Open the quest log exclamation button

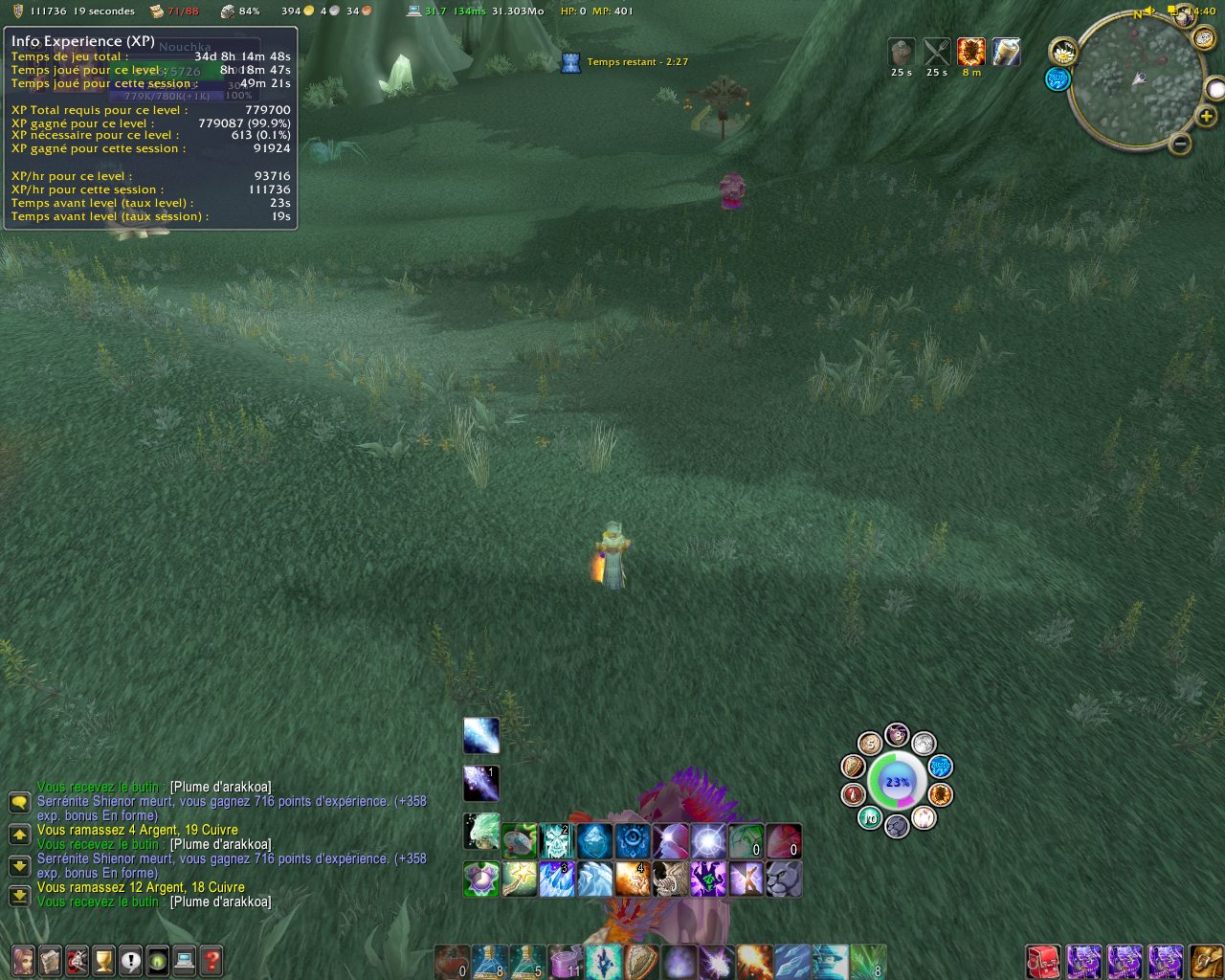pos(130,960)
